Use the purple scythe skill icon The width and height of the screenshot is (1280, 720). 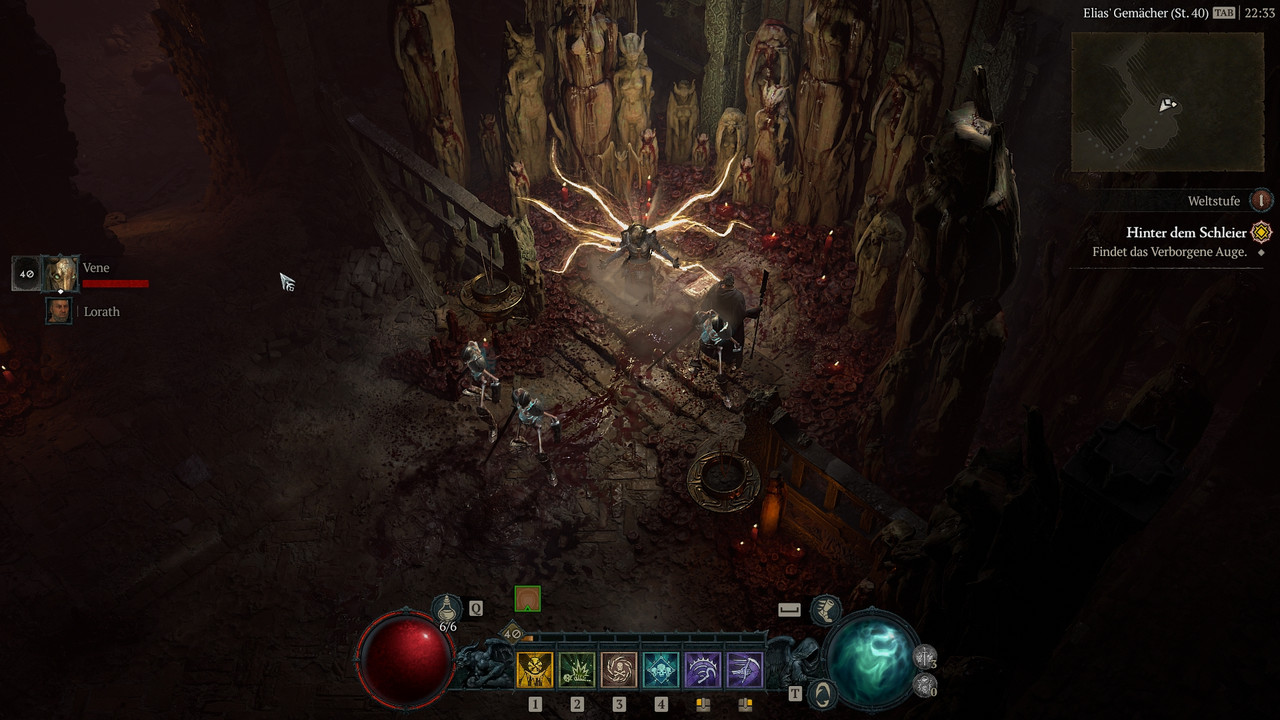tap(745, 670)
